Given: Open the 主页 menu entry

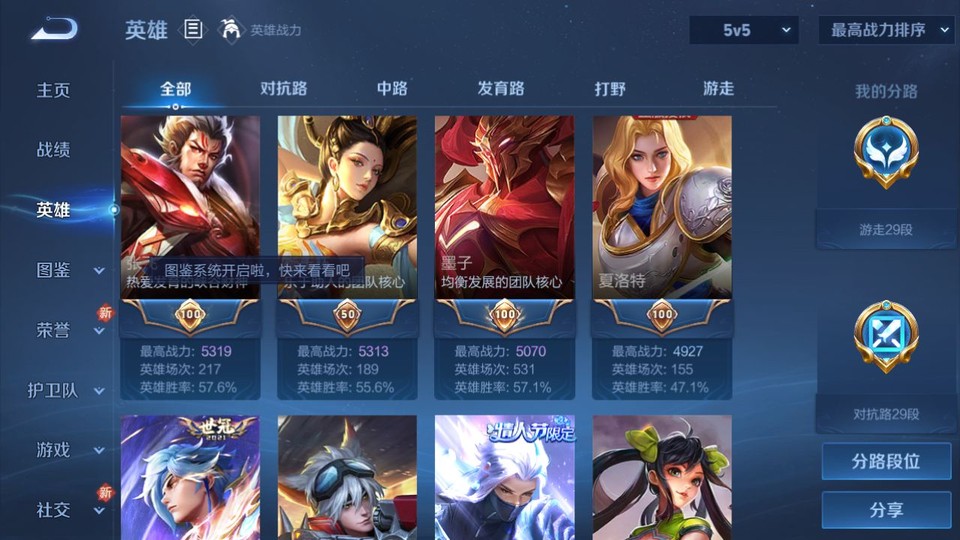Looking at the screenshot, I should [54, 90].
